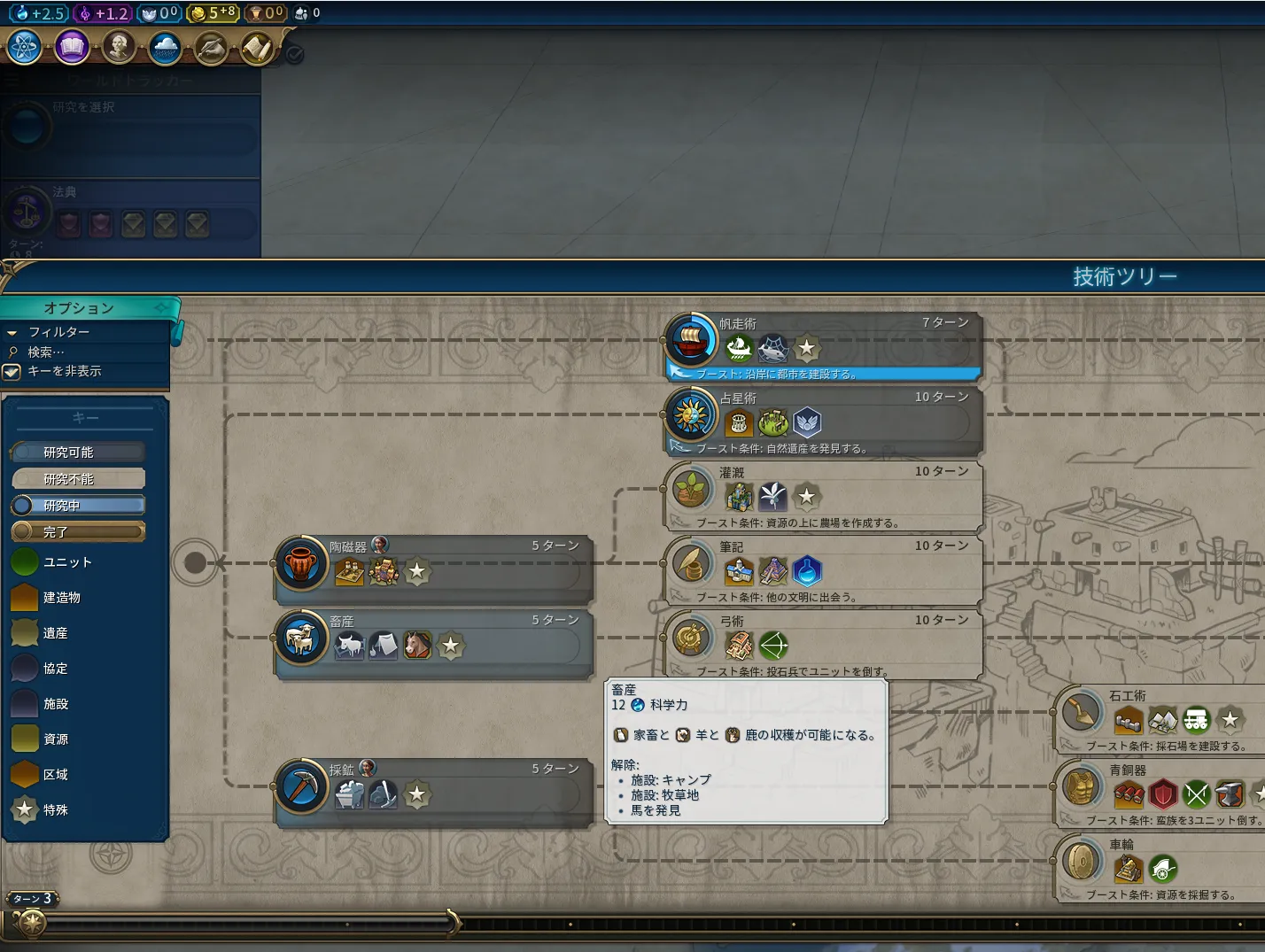Expand the フィルター filter dropdown
1265x952 pixels.
[x=58, y=332]
